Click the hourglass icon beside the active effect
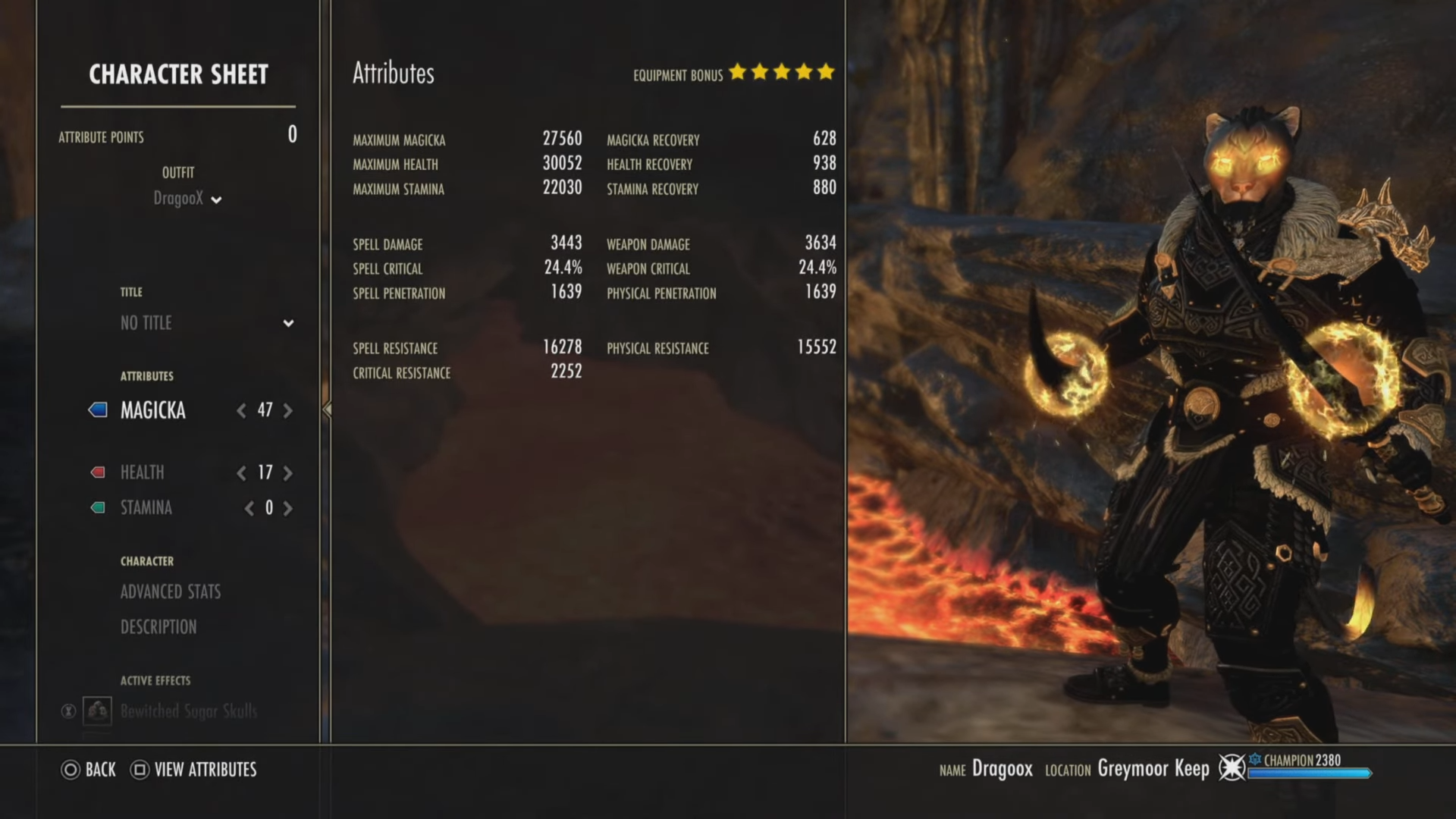 (67, 711)
